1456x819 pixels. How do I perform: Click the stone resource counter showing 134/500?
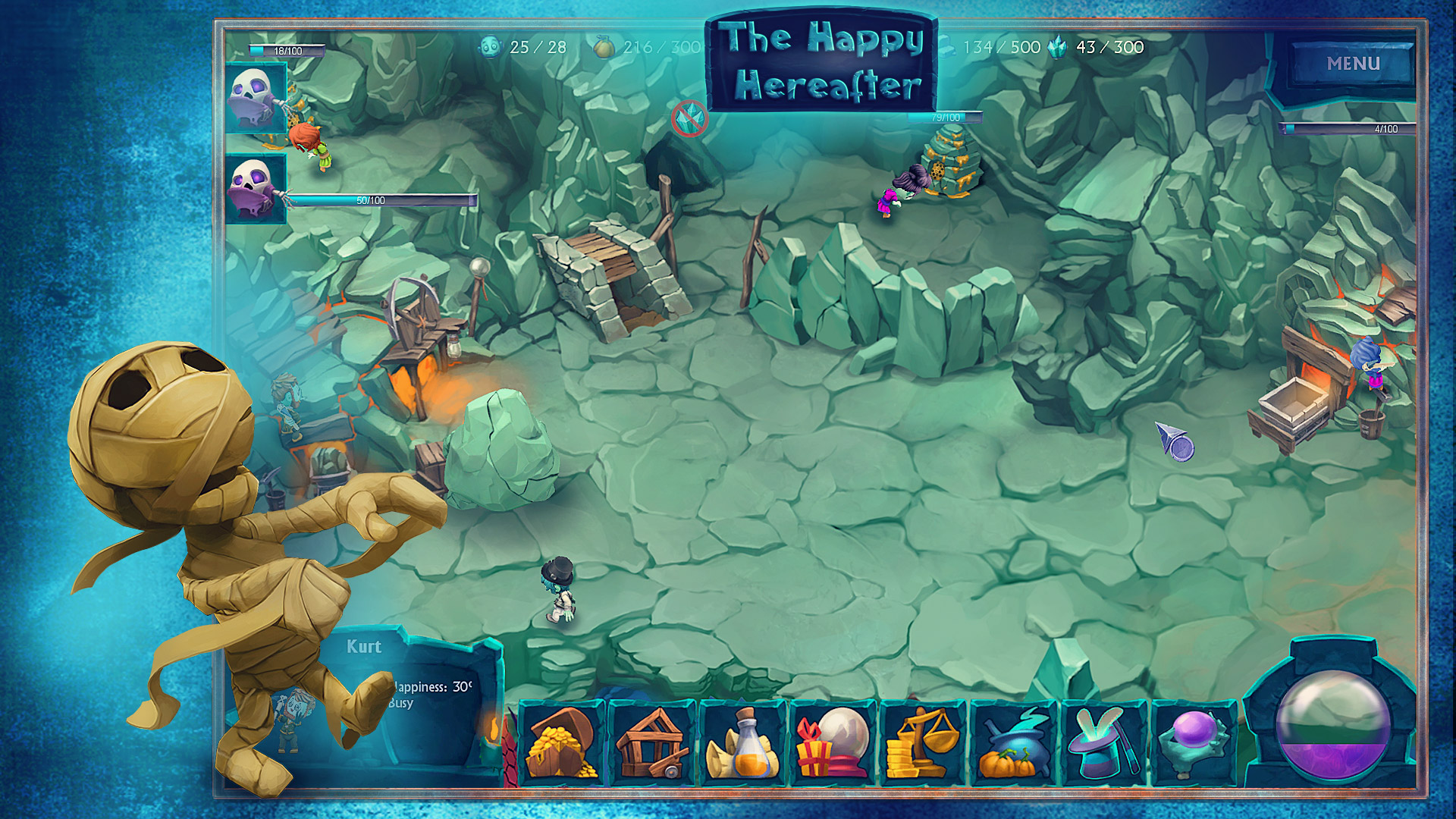(996, 46)
